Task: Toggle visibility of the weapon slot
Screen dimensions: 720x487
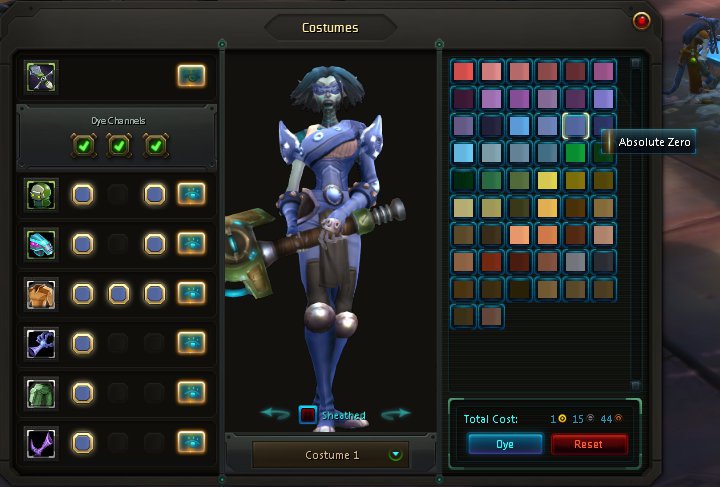Action: (x=191, y=76)
